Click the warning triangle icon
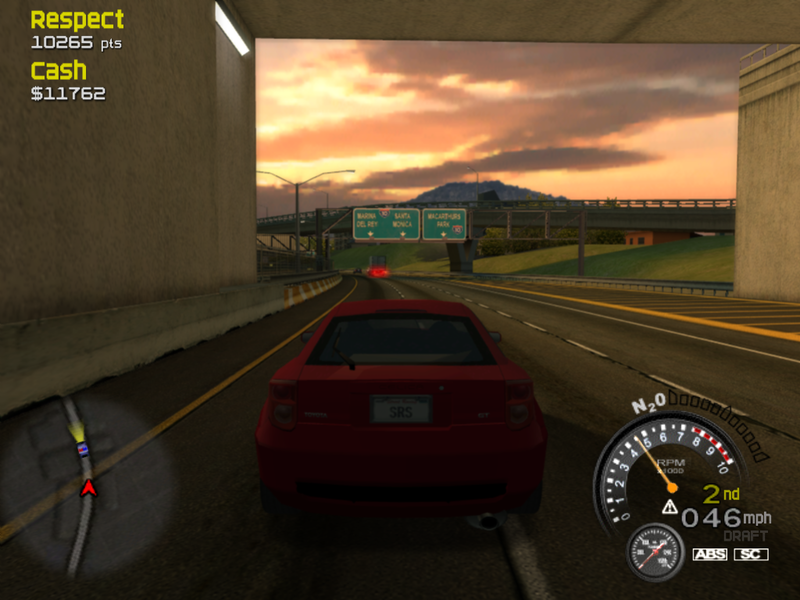 (x=669, y=508)
